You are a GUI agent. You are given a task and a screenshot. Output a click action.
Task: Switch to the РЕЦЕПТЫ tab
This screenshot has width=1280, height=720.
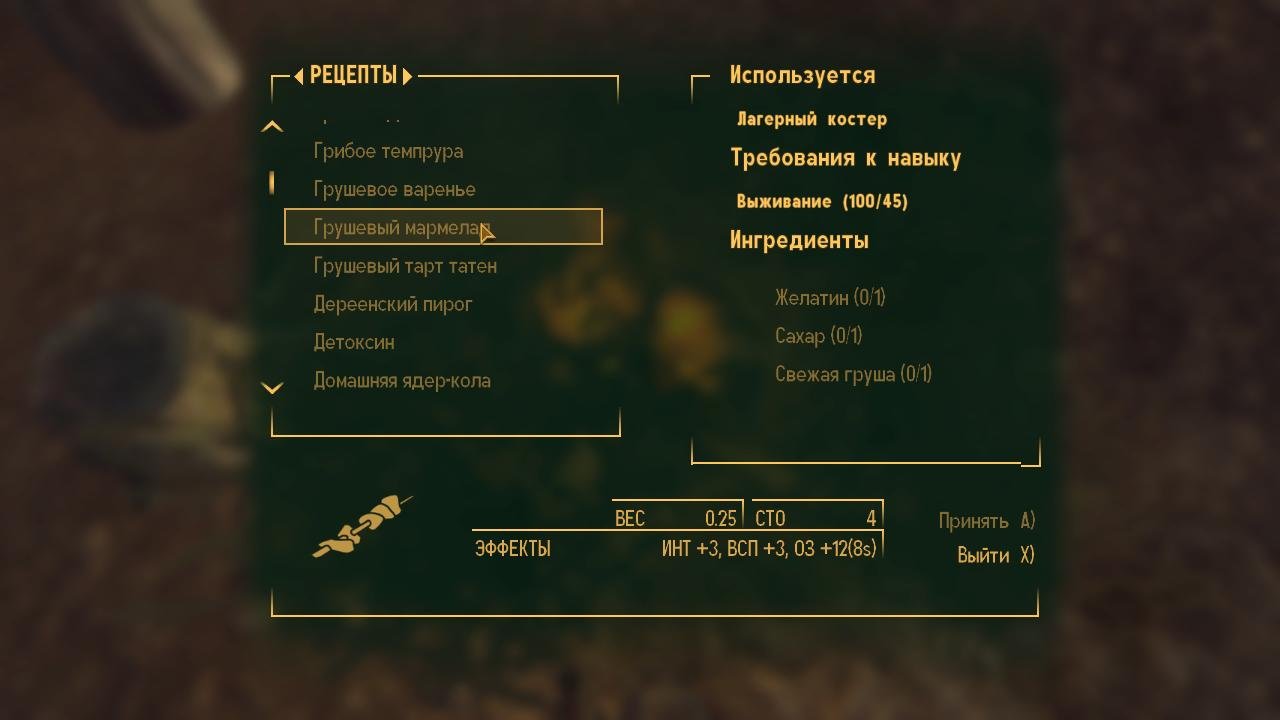tap(352, 75)
